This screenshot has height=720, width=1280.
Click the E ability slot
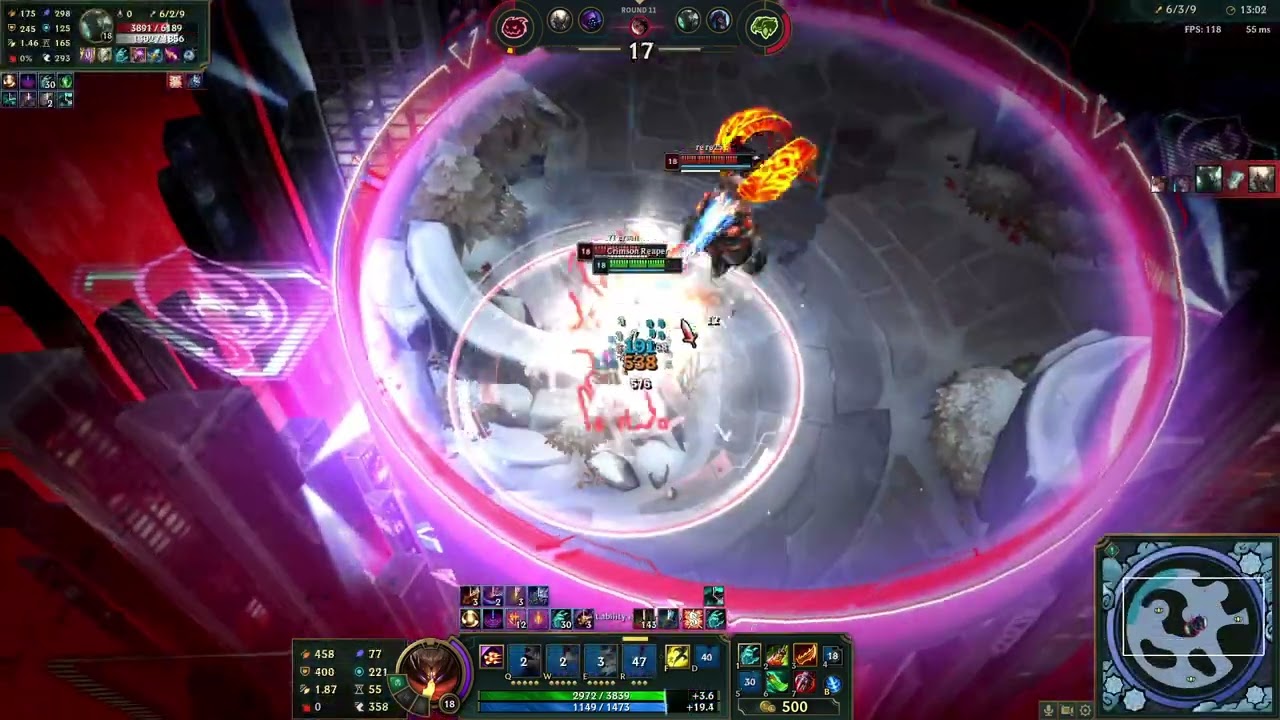coord(600,660)
